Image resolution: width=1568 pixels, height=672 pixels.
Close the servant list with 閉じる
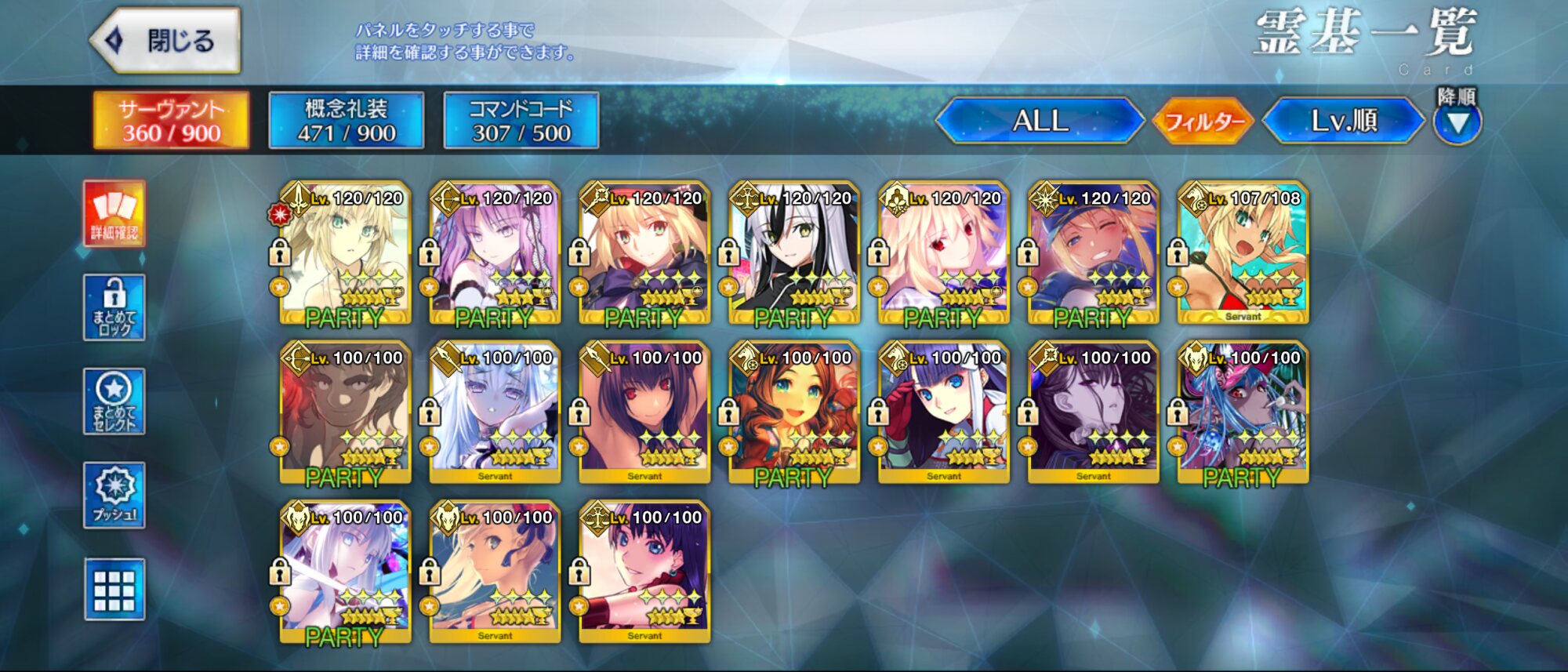click(166, 41)
